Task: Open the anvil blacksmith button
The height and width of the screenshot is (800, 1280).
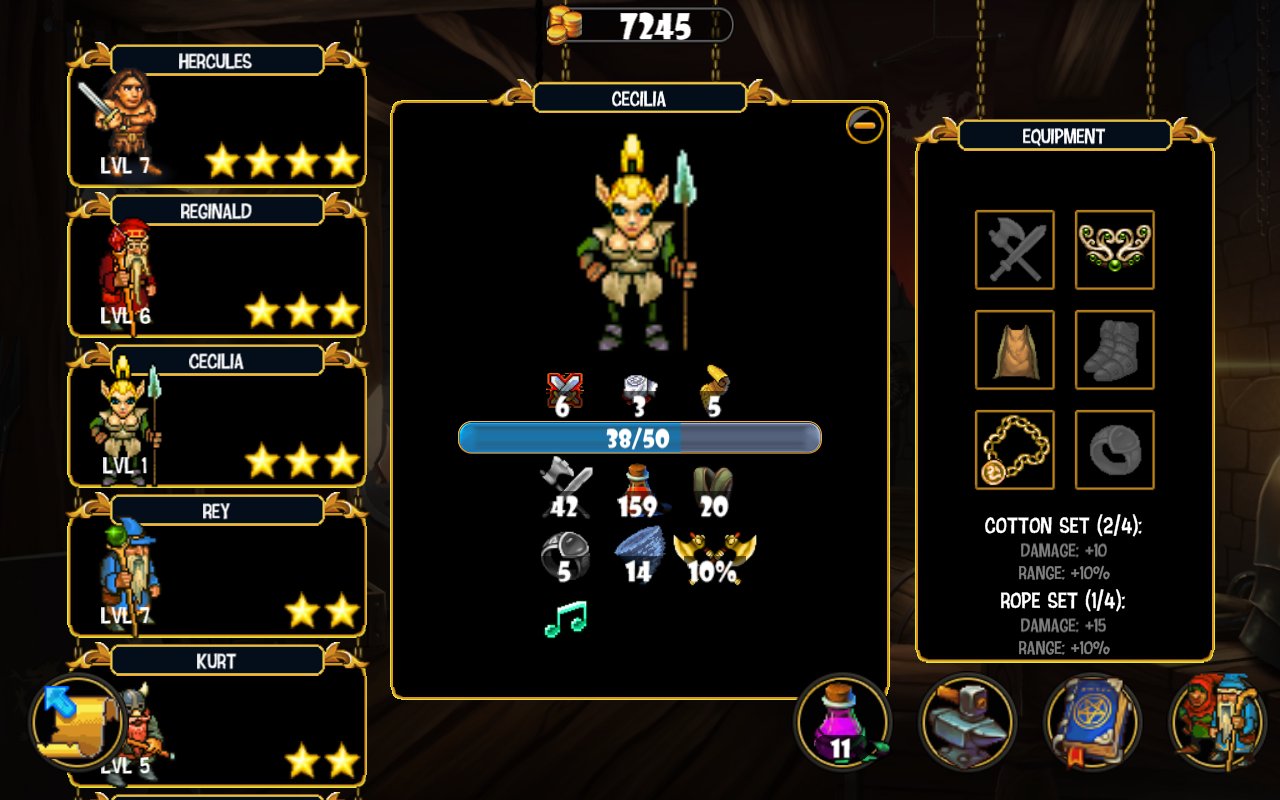Action: click(967, 722)
